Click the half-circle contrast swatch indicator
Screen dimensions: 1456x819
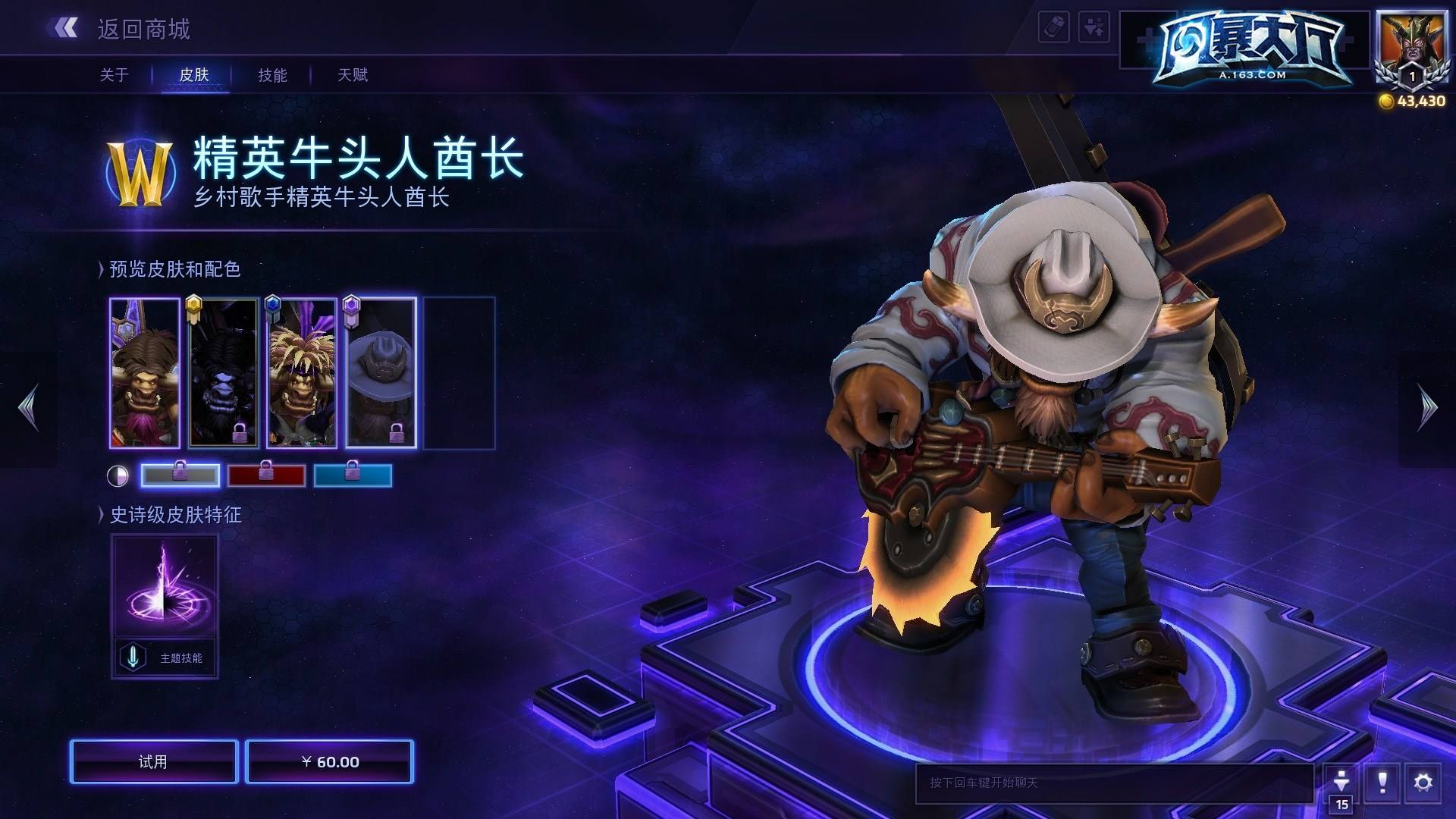(x=118, y=475)
